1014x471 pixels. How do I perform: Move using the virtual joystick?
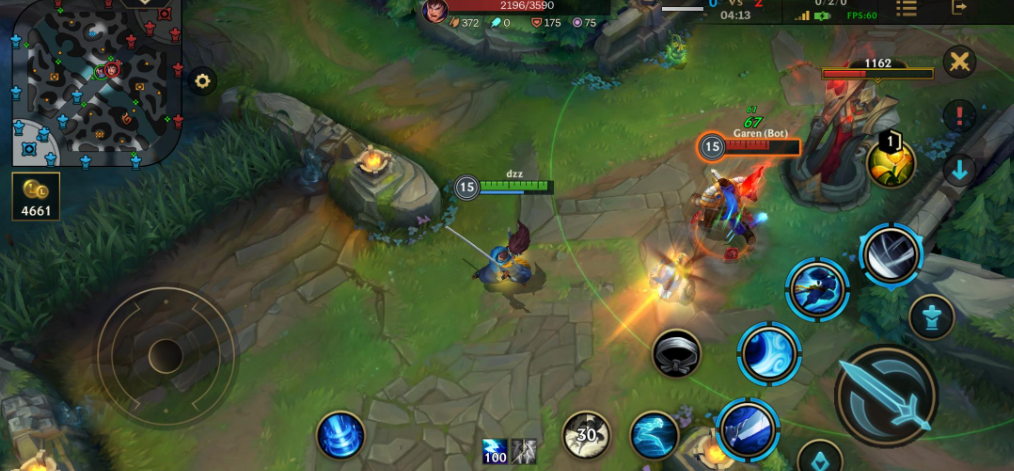pyautogui.click(x=165, y=353)
